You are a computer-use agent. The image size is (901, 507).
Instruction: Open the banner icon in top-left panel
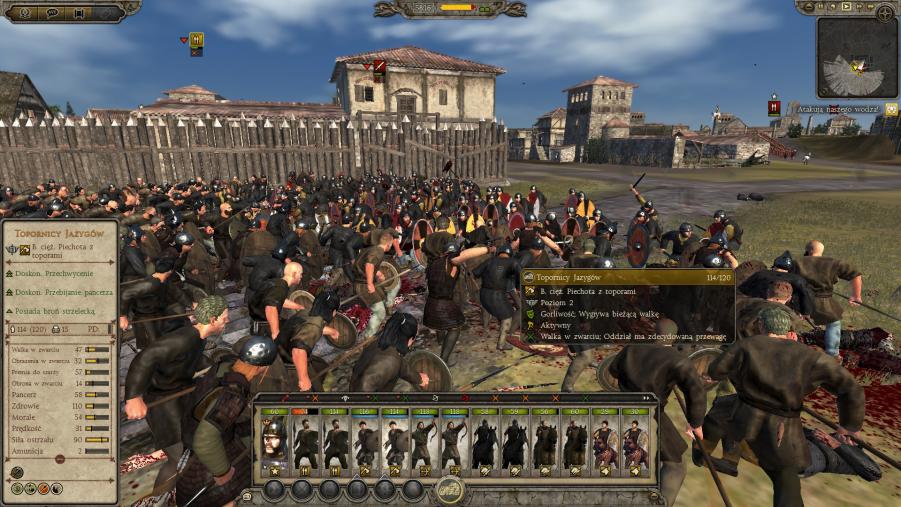(x=78, y=12)
